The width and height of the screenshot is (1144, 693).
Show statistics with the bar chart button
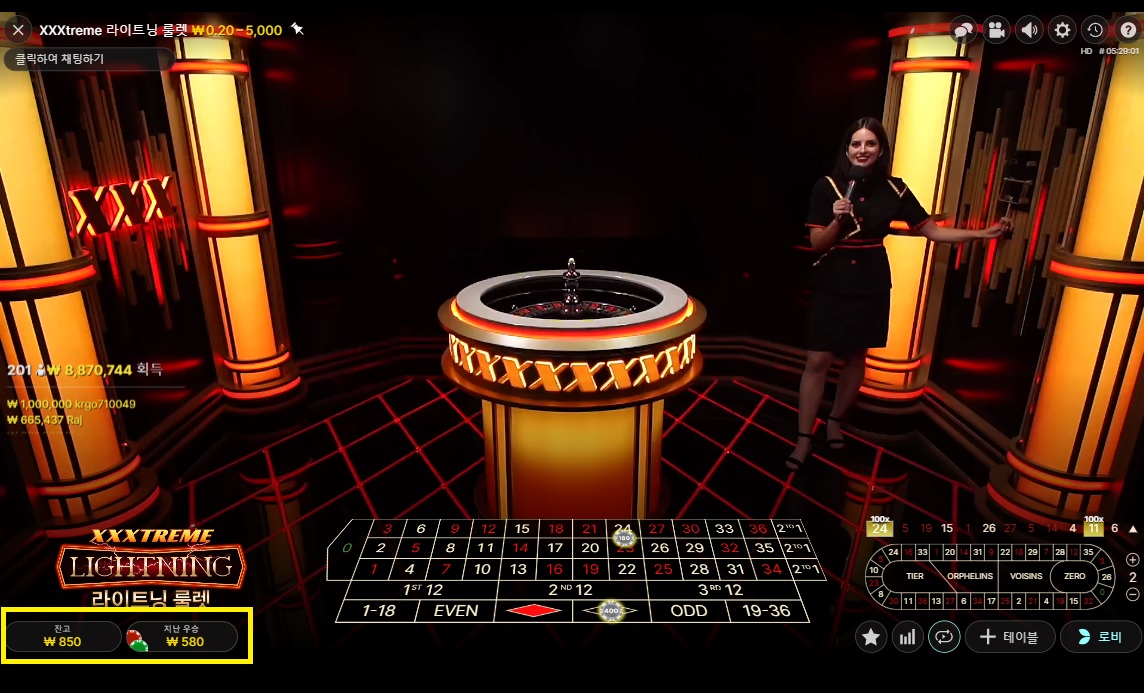907,637
